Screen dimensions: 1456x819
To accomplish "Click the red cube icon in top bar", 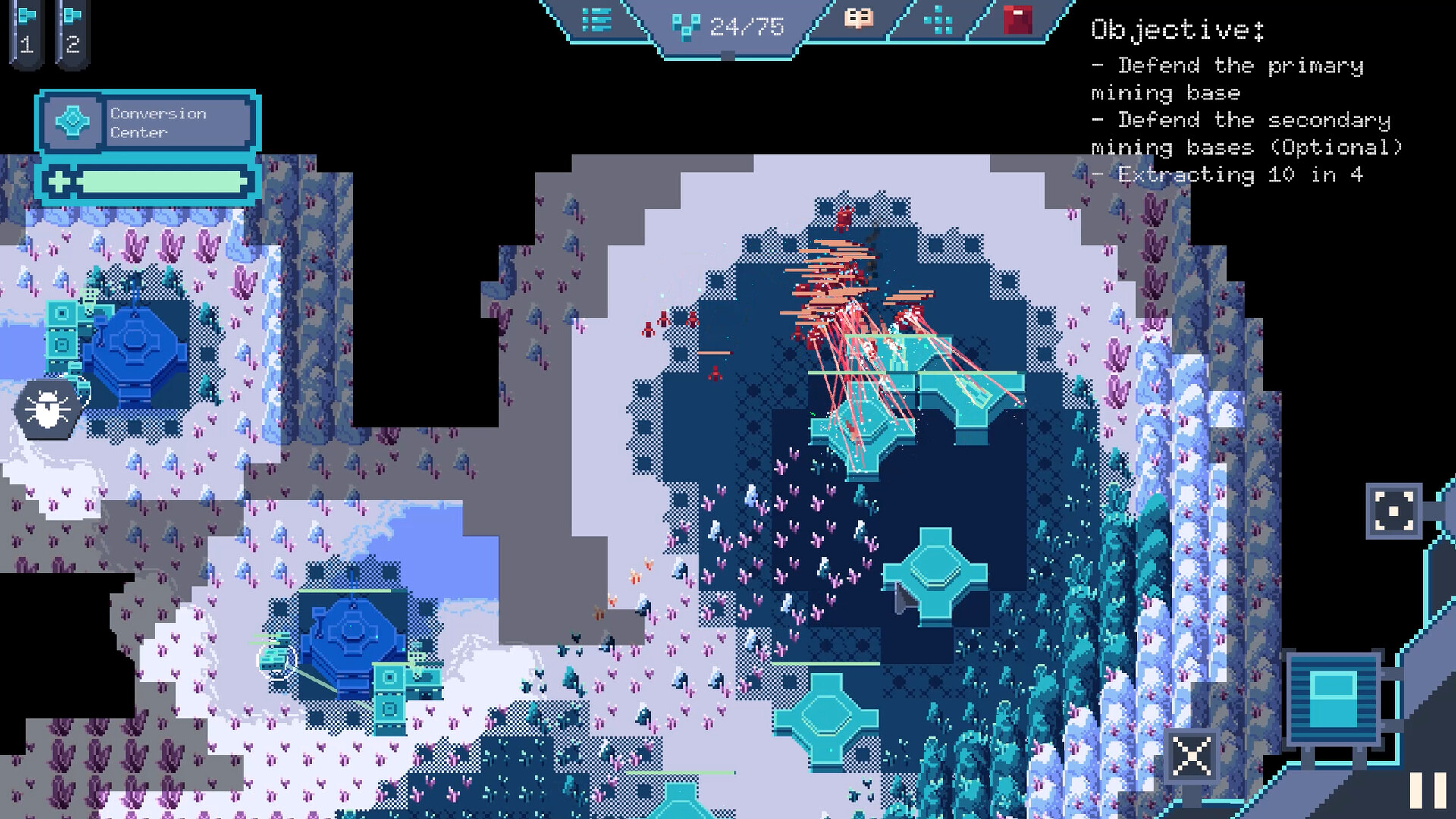I will pos(1016,20).
